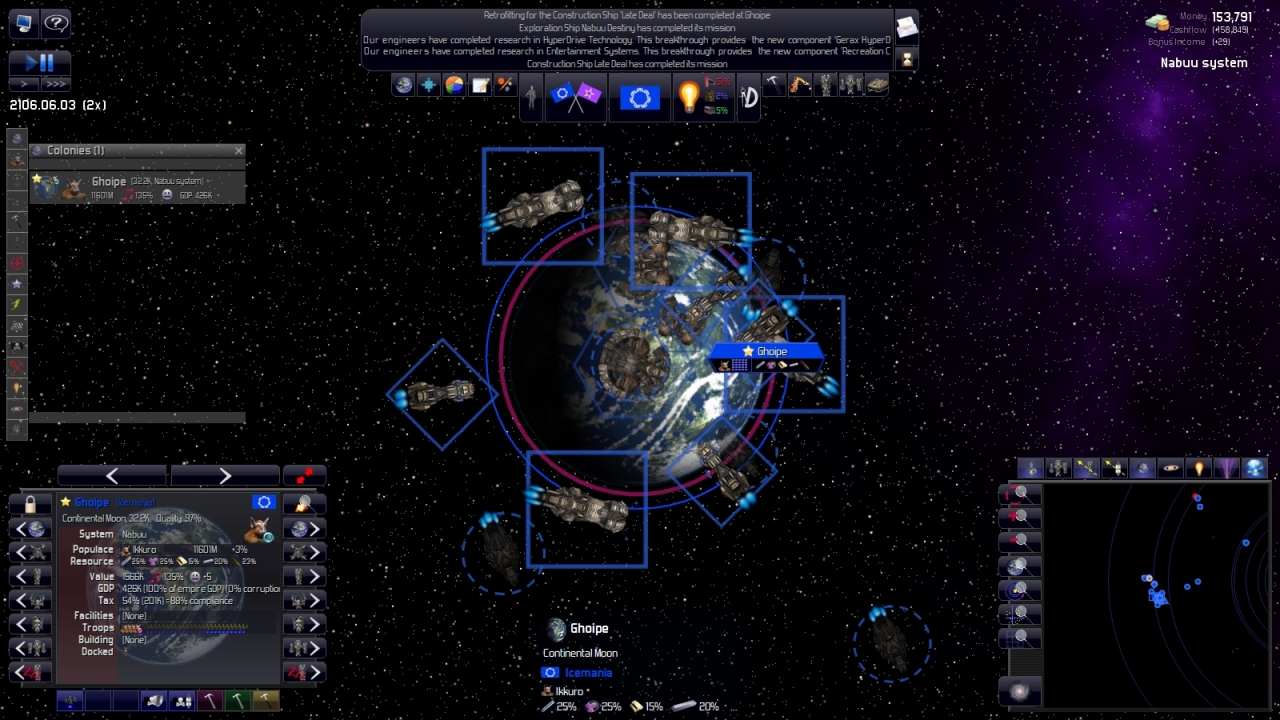This screenshot has height=720, width=1280.
Task: Toggle automation with the blue gear beside Ghoipe
Action: point(263,501)
